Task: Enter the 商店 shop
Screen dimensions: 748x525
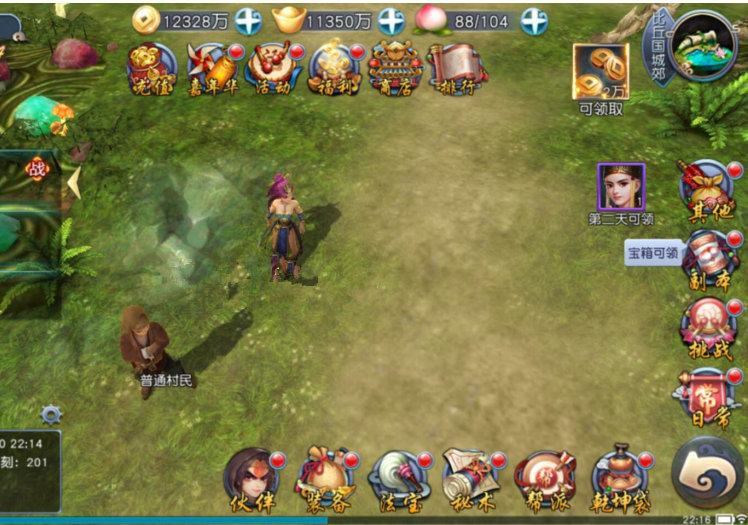Action: 394,68
